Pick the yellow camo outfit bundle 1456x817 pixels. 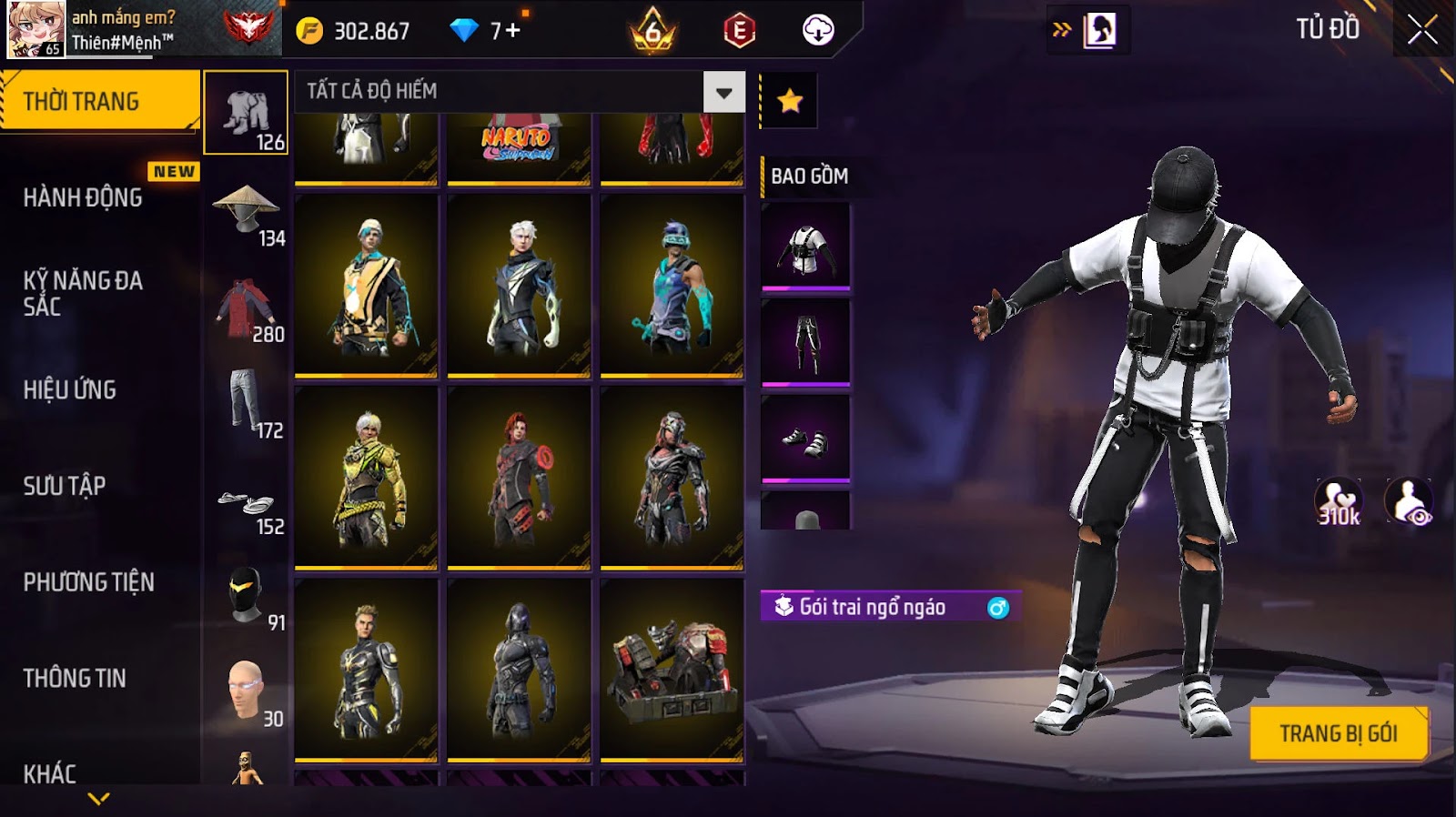366,478
